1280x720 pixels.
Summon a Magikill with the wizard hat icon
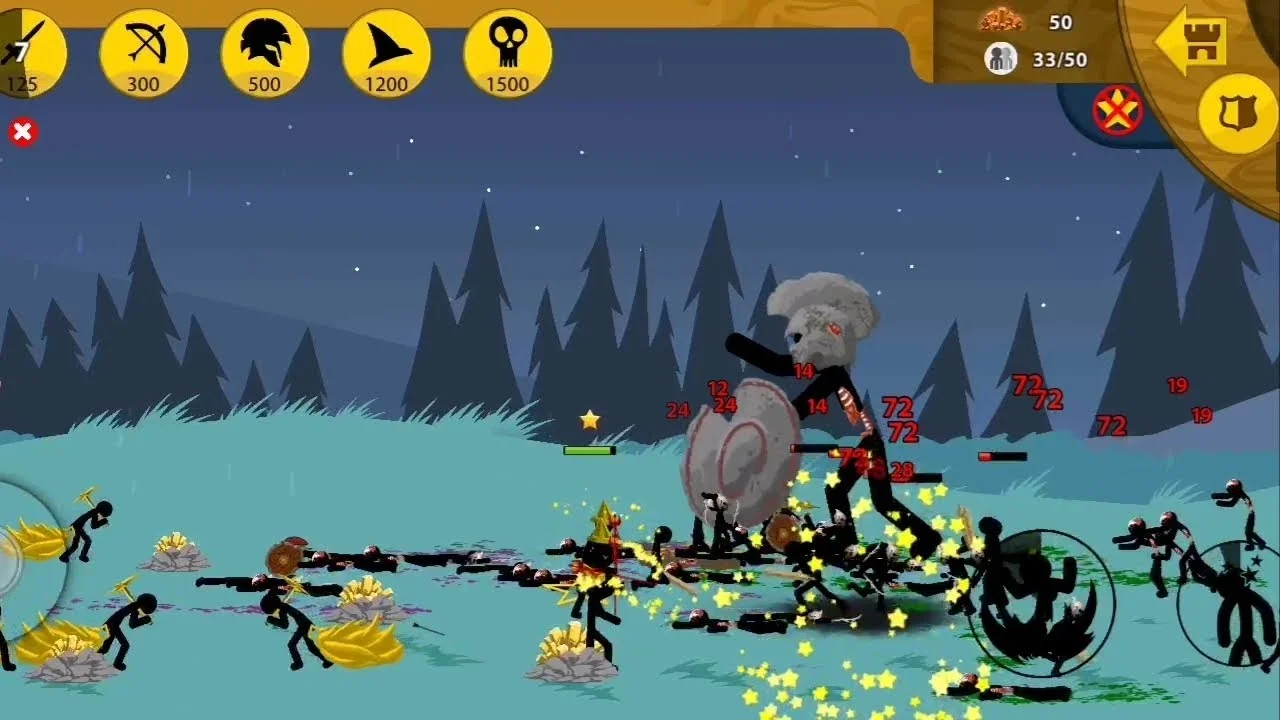click(386, 54)
